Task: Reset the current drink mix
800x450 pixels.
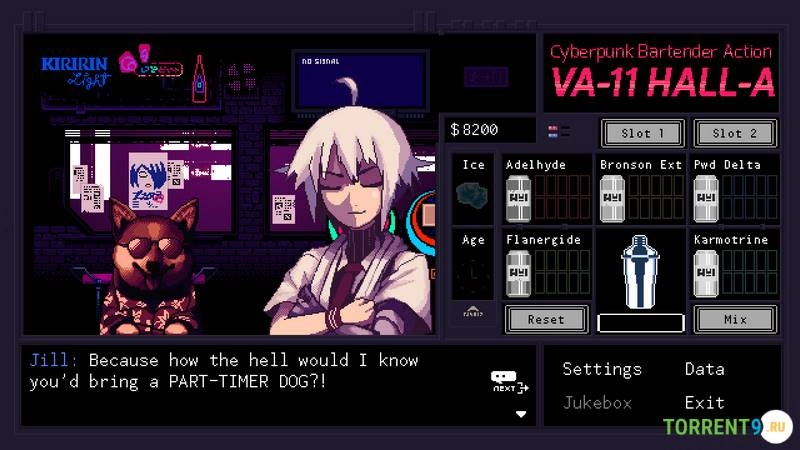Action: click(546, 320)
